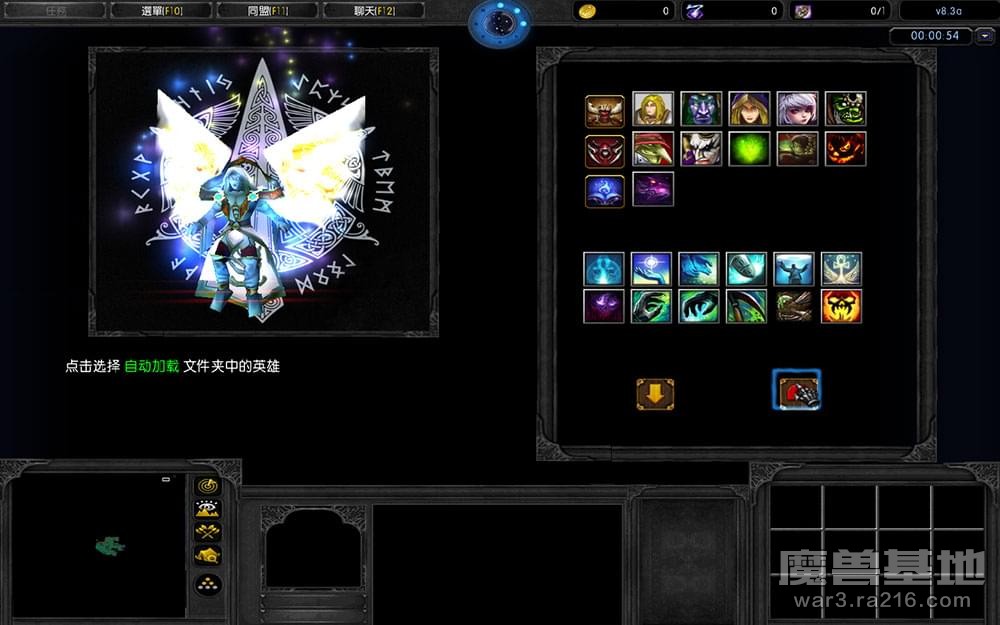Viewport: 1000px width, 625px height.
Task: Choose the blue flame spellbook category icon
Action: [604, 190]
